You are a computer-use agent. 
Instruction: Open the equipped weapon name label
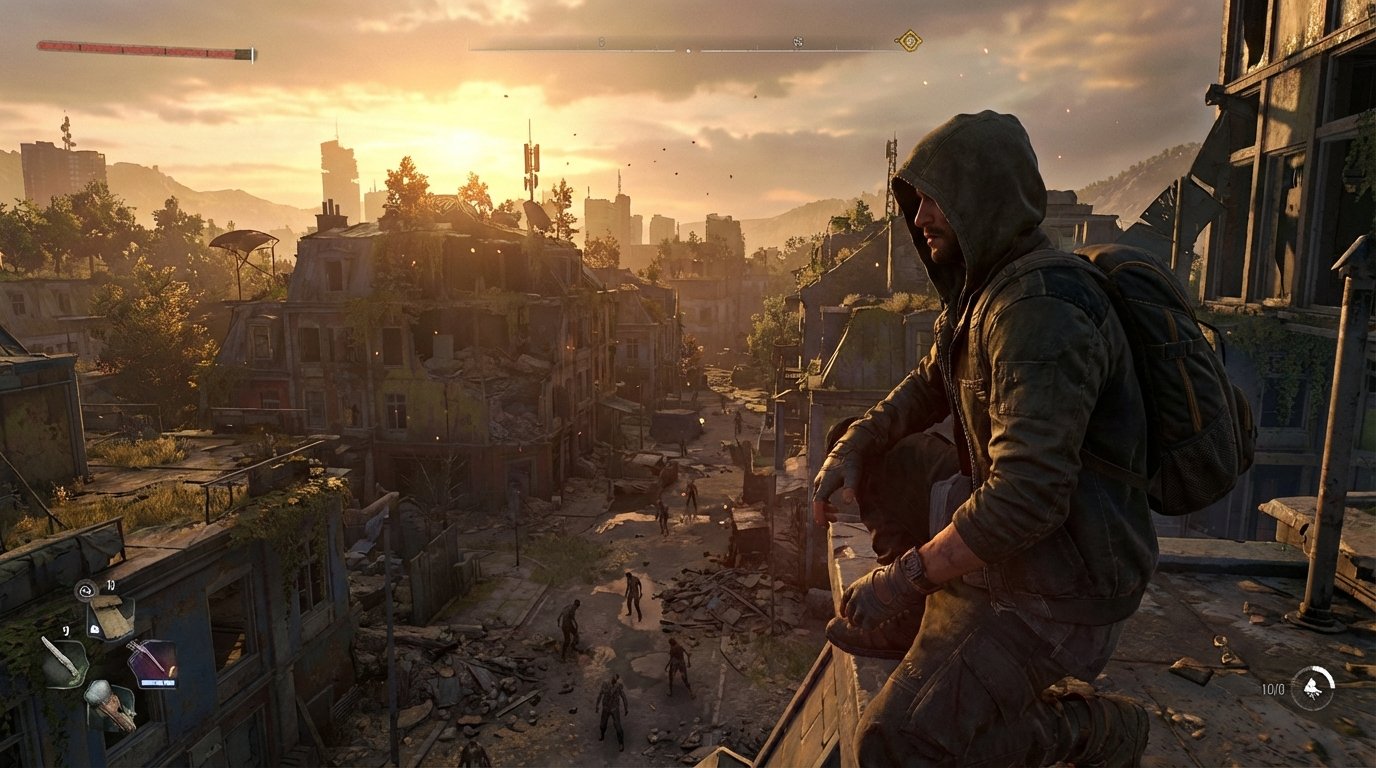157,682
